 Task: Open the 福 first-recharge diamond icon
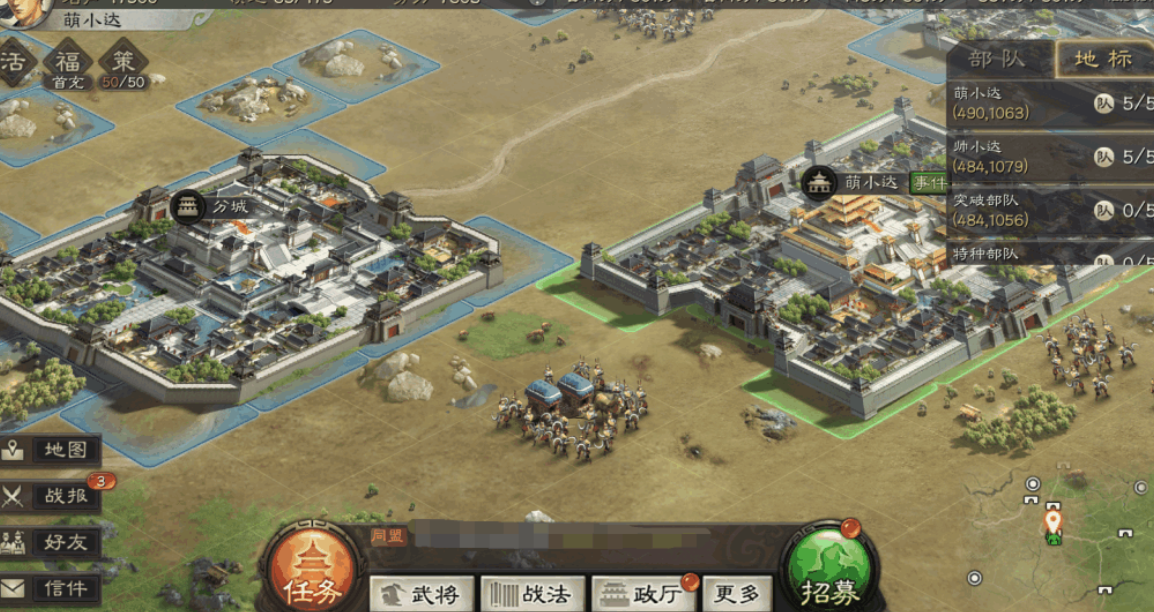pyautogui.click(x=68, y=62)
